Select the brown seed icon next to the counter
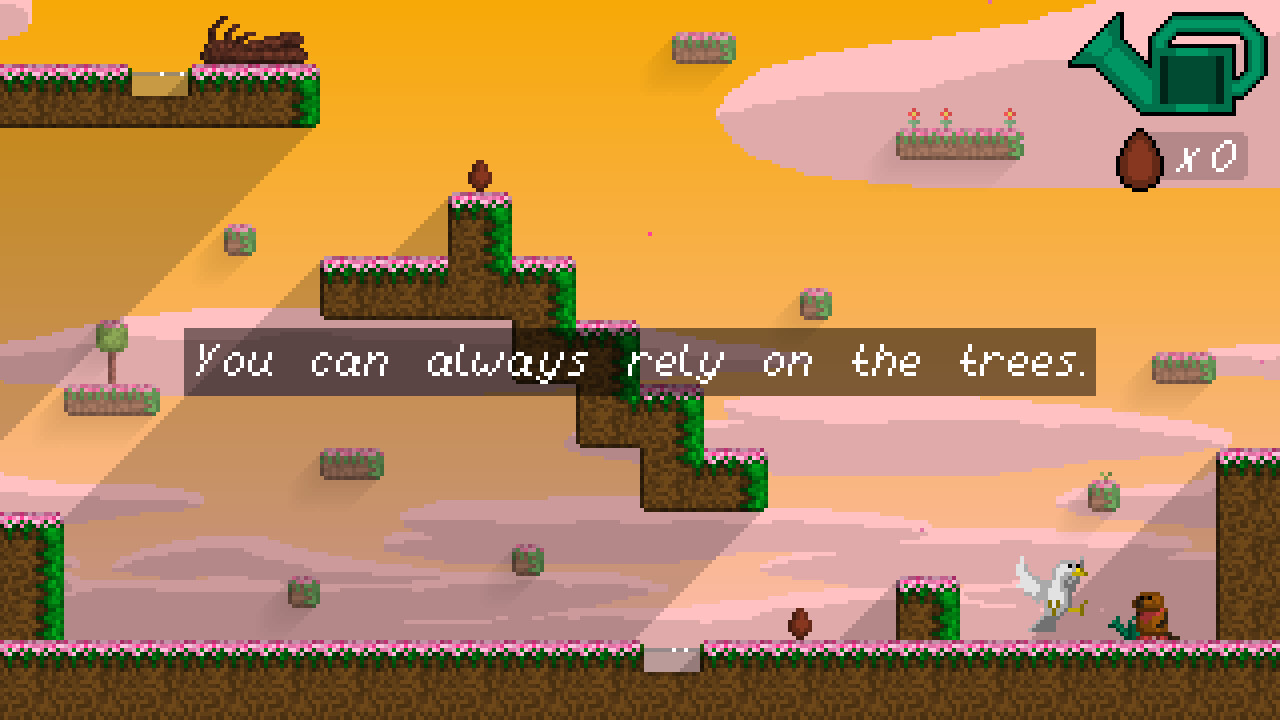The width and height of the screenshot is (1280, 720). [x=1138, y=156]
